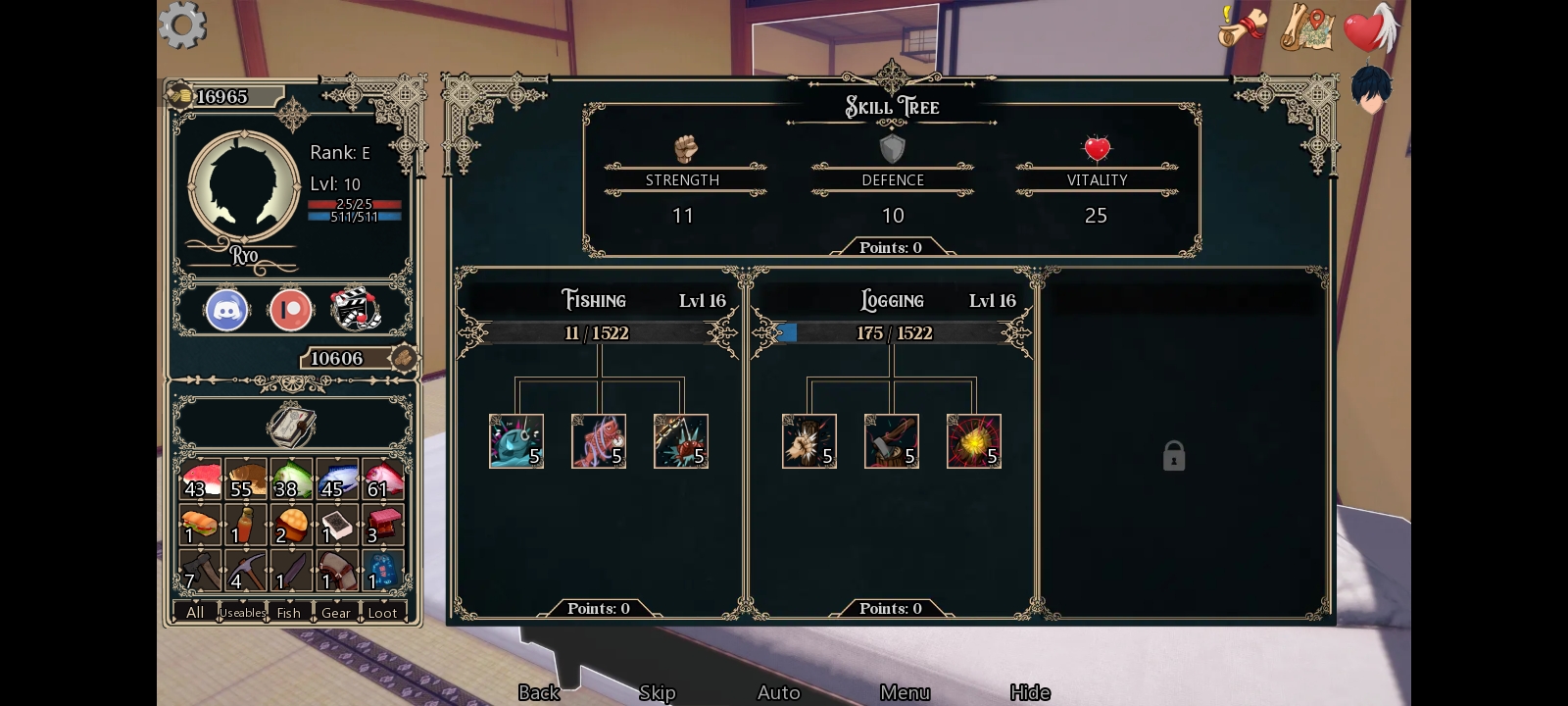1568x706 pixels.
Task: Switch to the Gear inventory tab
Action: [335, 613]
